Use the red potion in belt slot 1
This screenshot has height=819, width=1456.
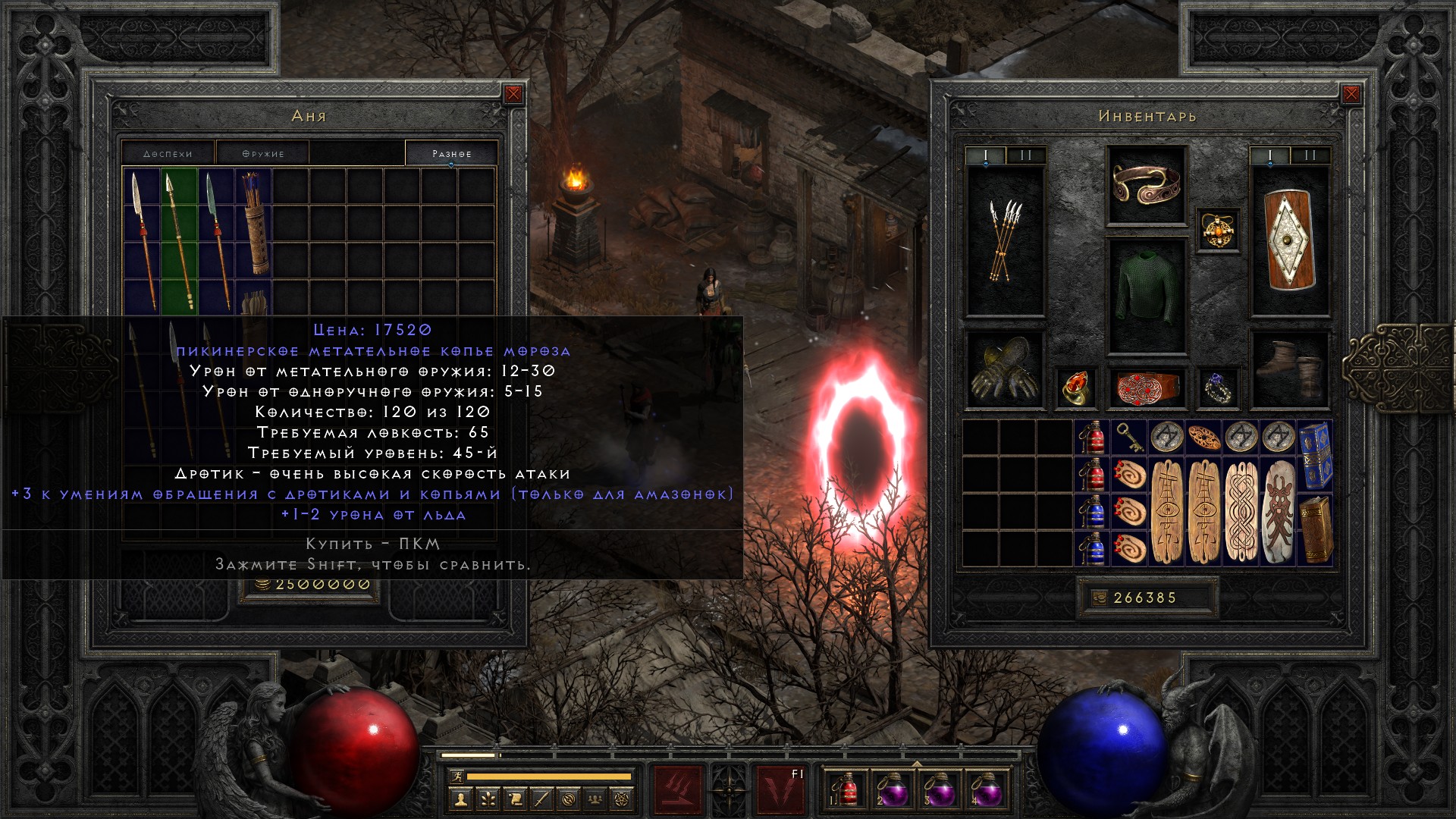(x=848, y=789)
